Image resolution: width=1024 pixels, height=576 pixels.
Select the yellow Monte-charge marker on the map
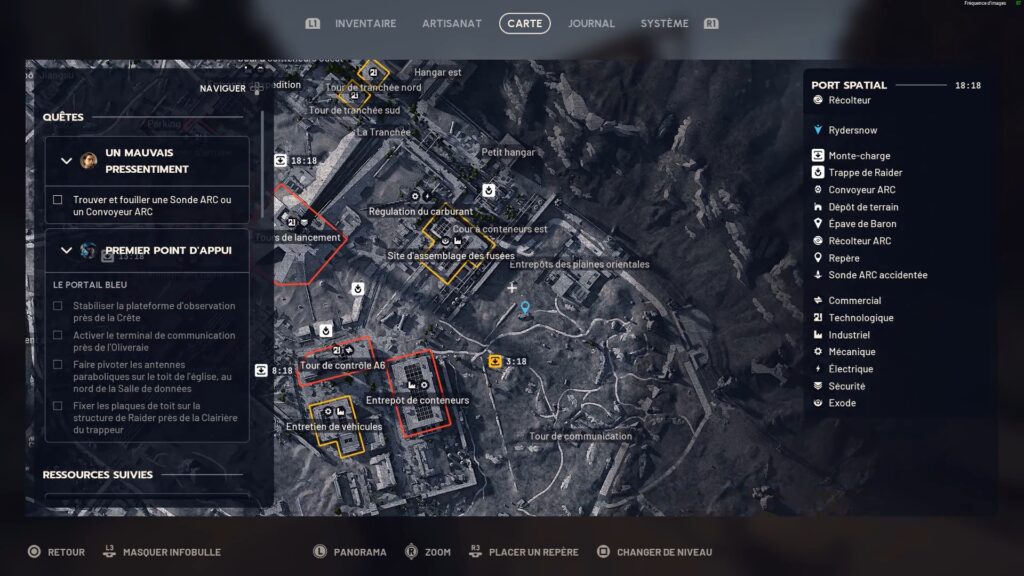(496, 361)
